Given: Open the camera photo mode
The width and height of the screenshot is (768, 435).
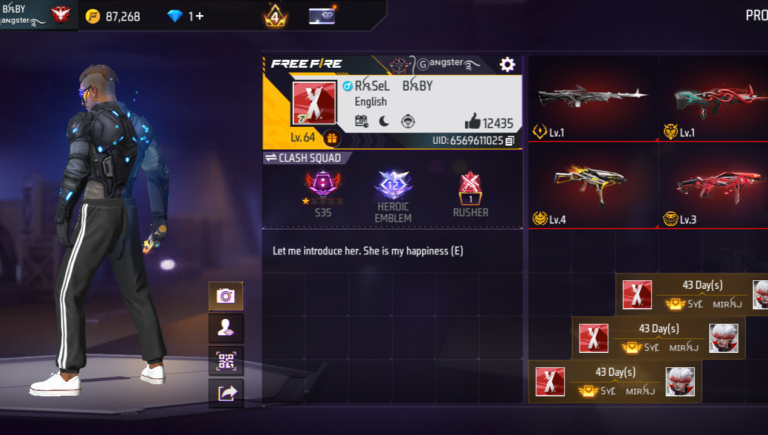Looking at the screenshot, I should tap(225, 296).
